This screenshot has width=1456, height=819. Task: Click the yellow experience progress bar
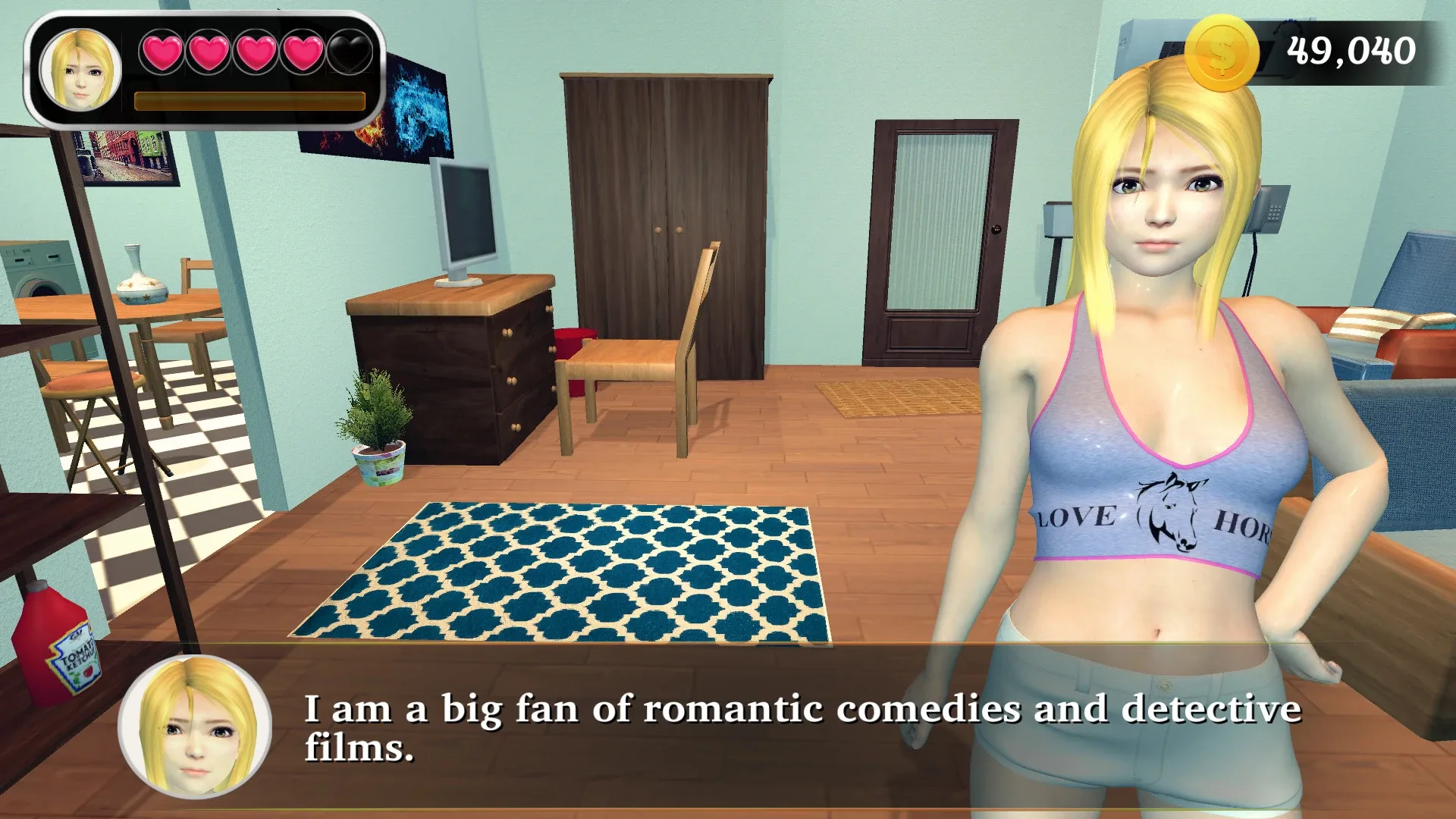[250, 99]
